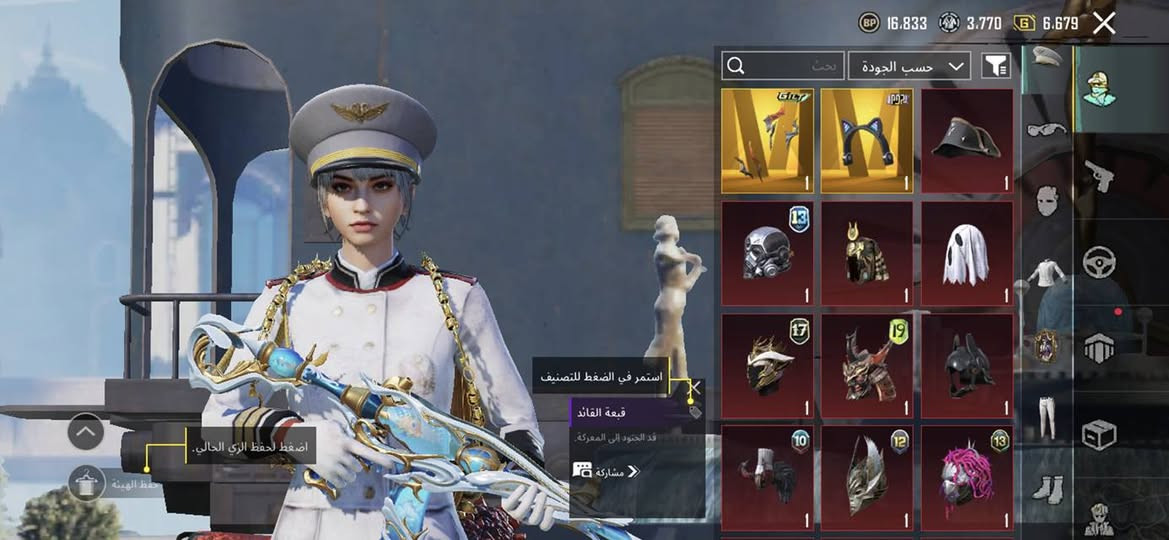The height and width of the screenshot is (540, 1169).
Task: Close the inventory with the X button
Action: 1104,23
